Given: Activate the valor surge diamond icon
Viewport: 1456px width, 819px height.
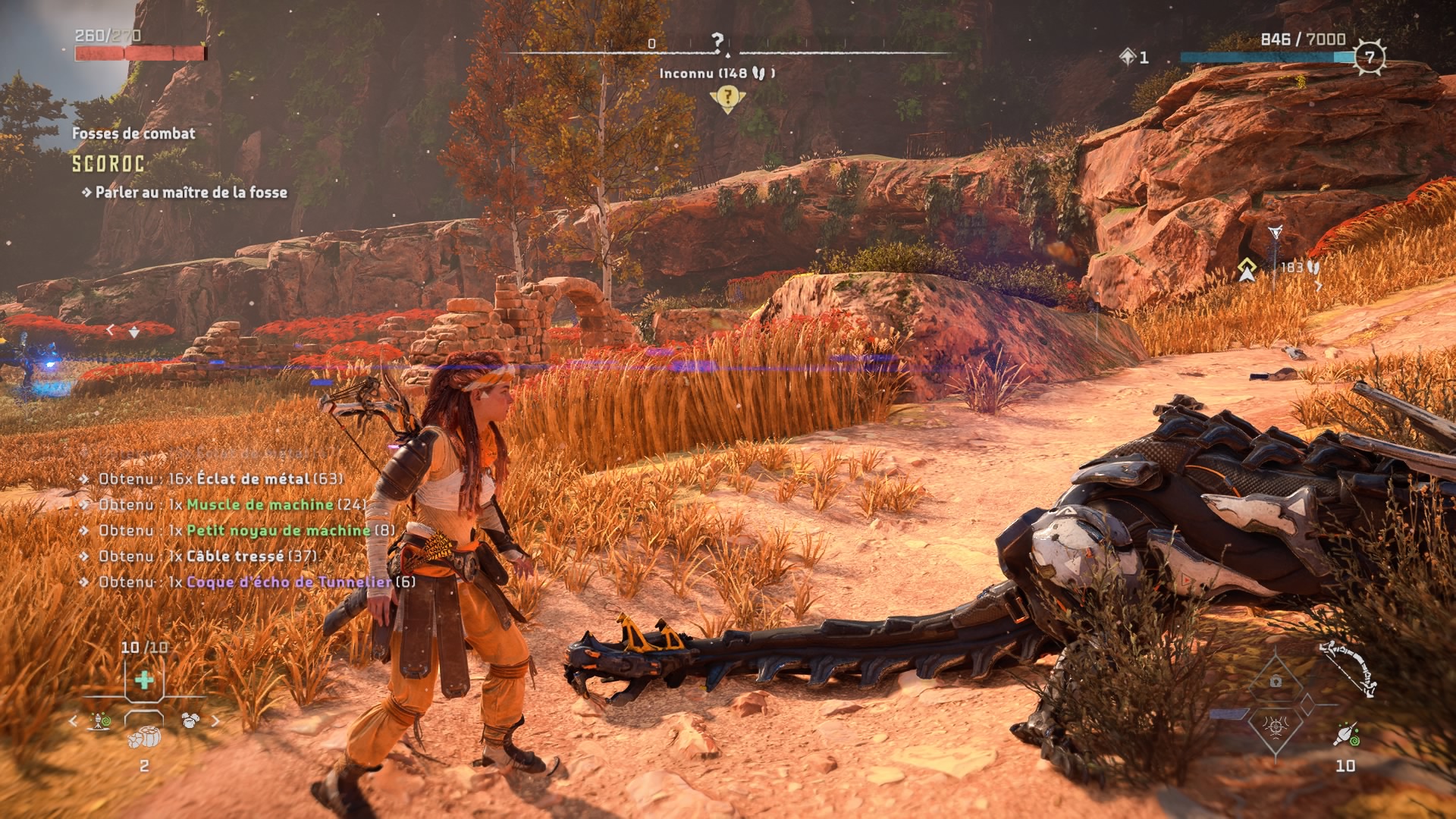Looking at the screenshot, I should pyautogui.click(x=1276, y=726).
